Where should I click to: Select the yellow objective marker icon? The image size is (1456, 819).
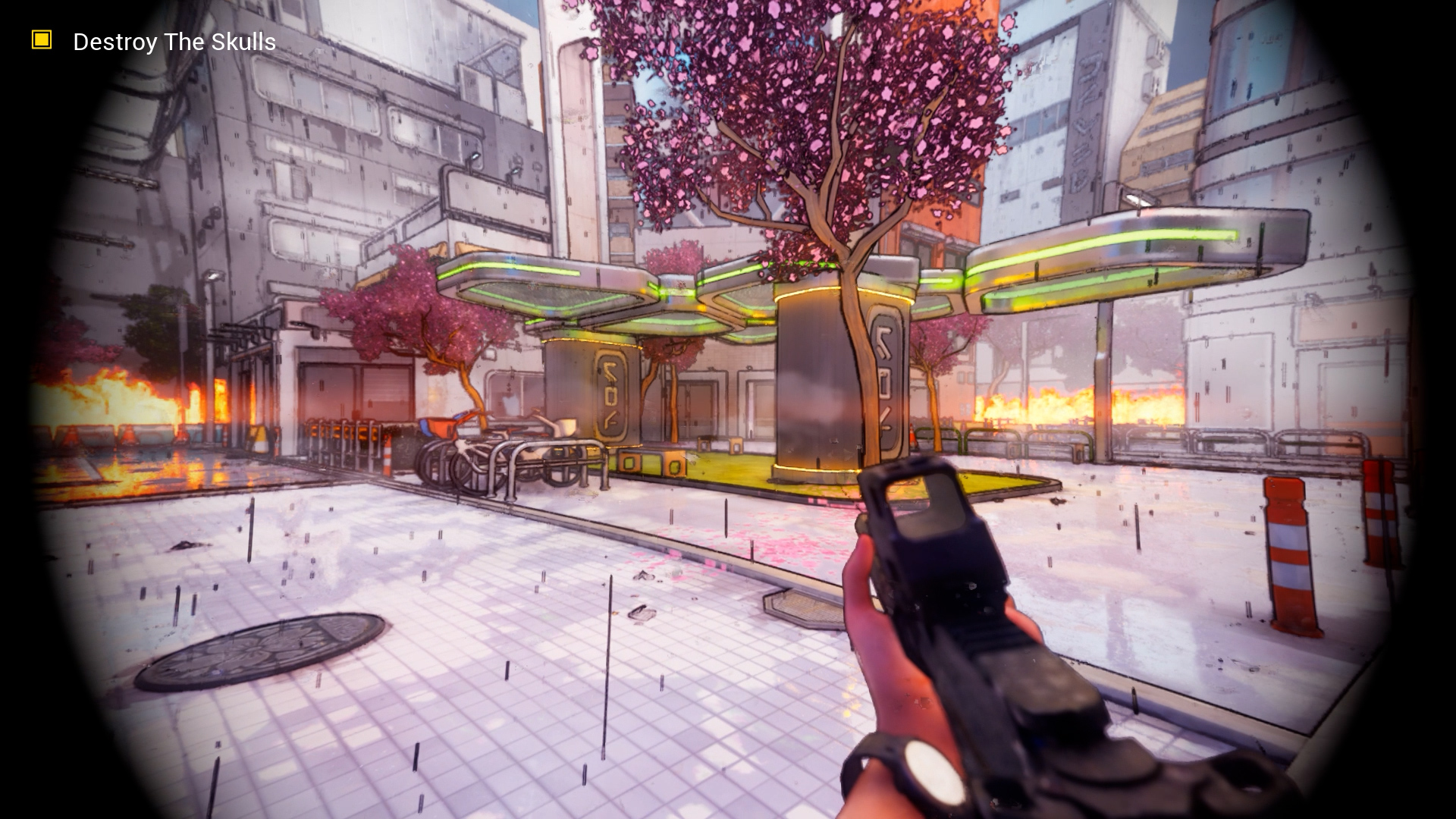[42, 40]
